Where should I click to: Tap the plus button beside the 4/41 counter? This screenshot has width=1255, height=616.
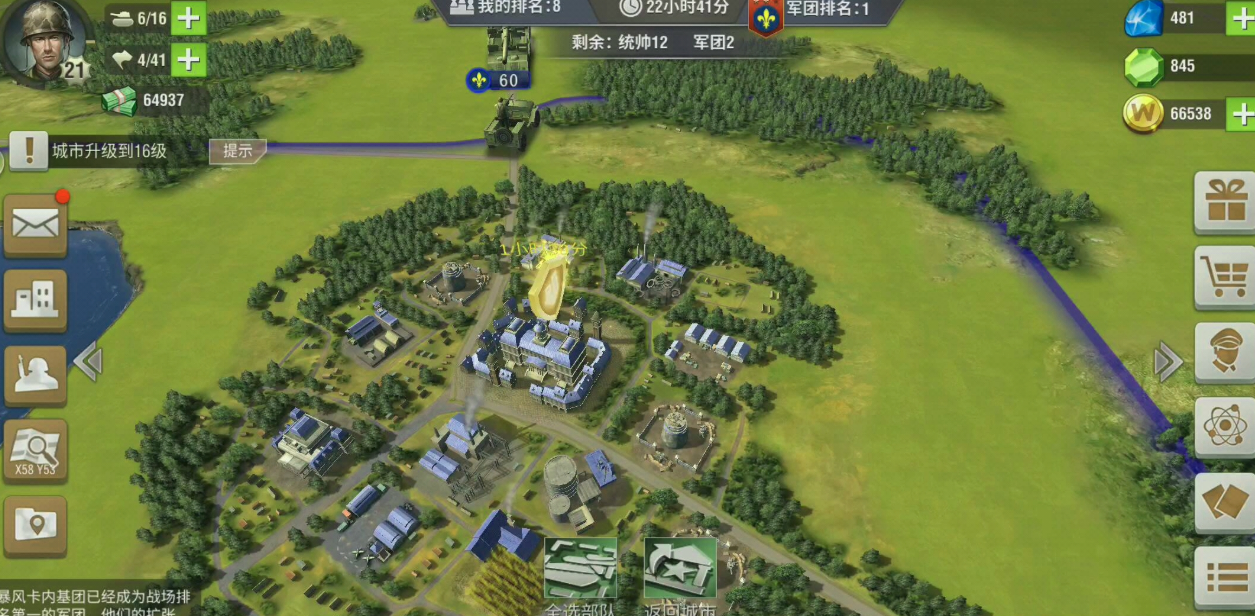(x=188, y=60)
